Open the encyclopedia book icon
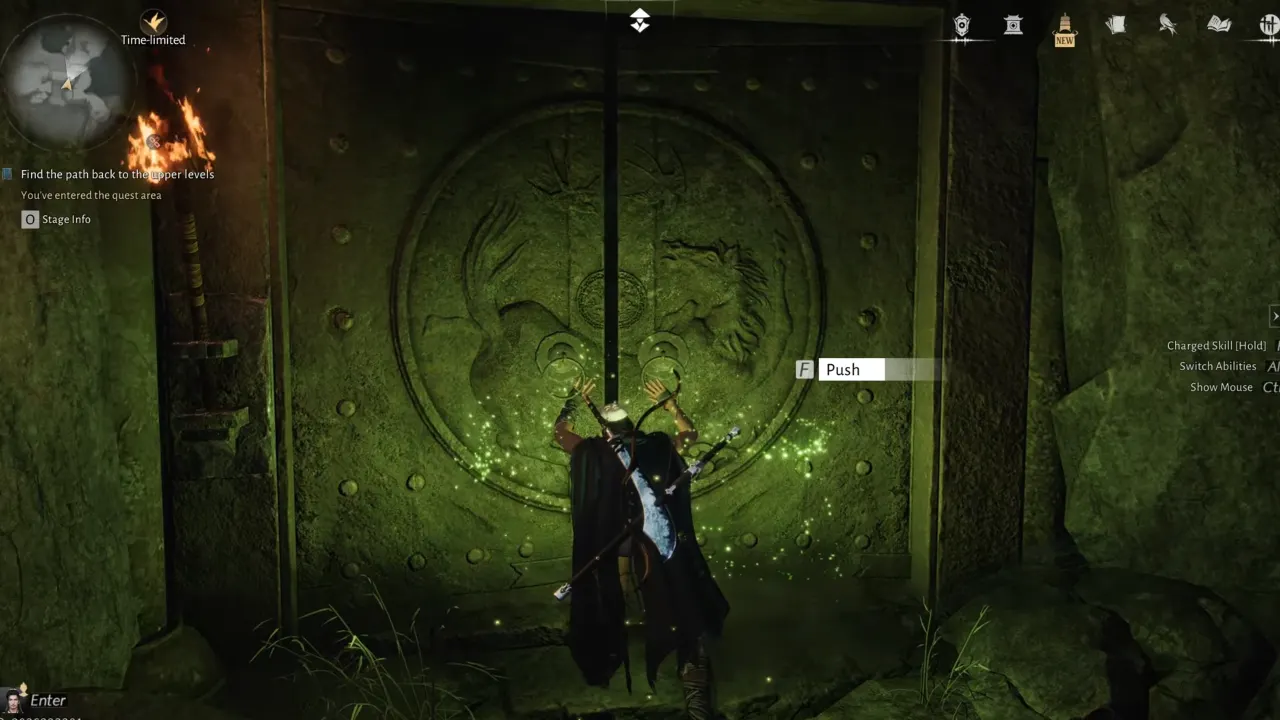 point(1218,25)
